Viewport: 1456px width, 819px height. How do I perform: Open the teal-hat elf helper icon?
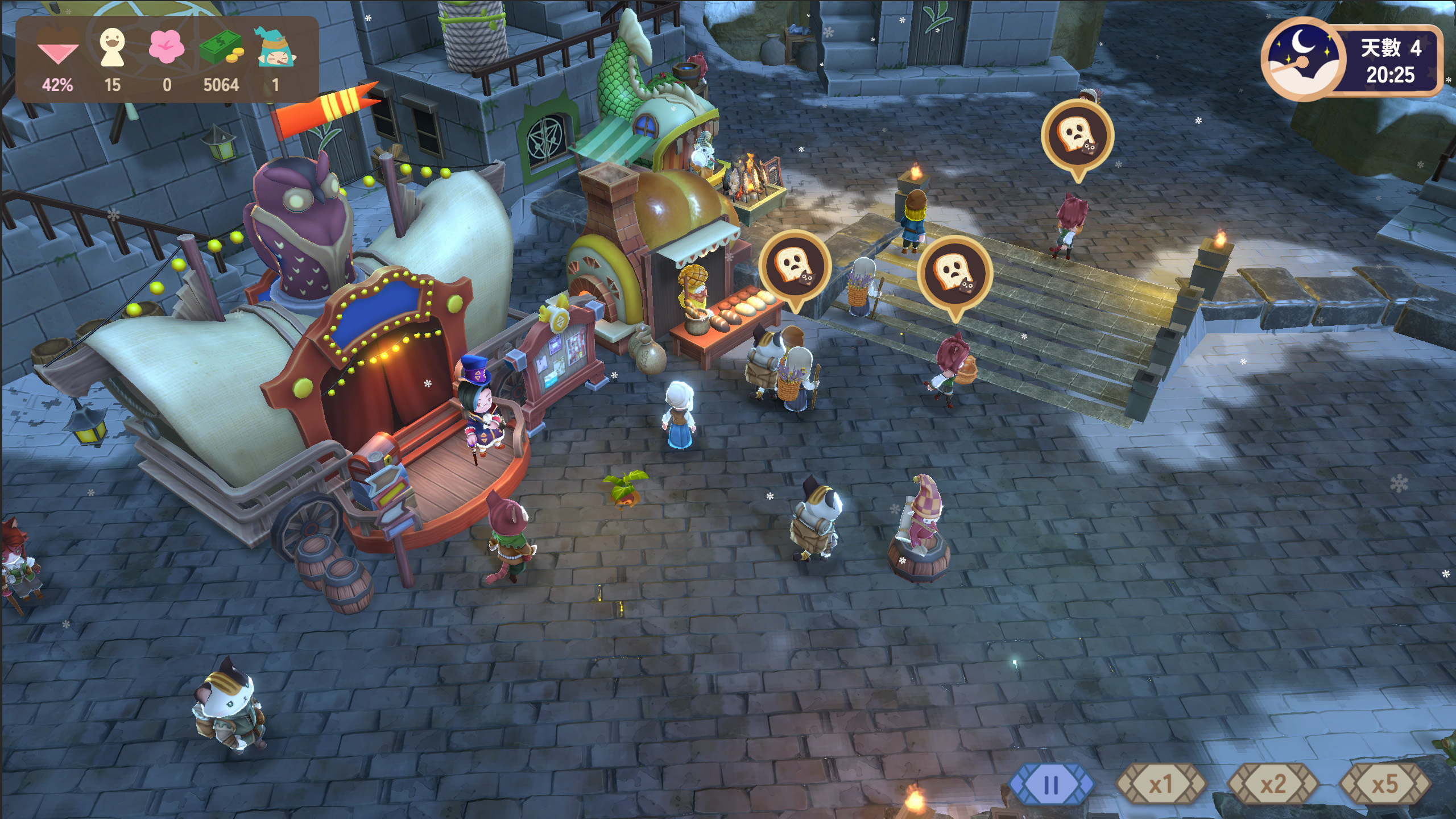(x=276, y=47)
